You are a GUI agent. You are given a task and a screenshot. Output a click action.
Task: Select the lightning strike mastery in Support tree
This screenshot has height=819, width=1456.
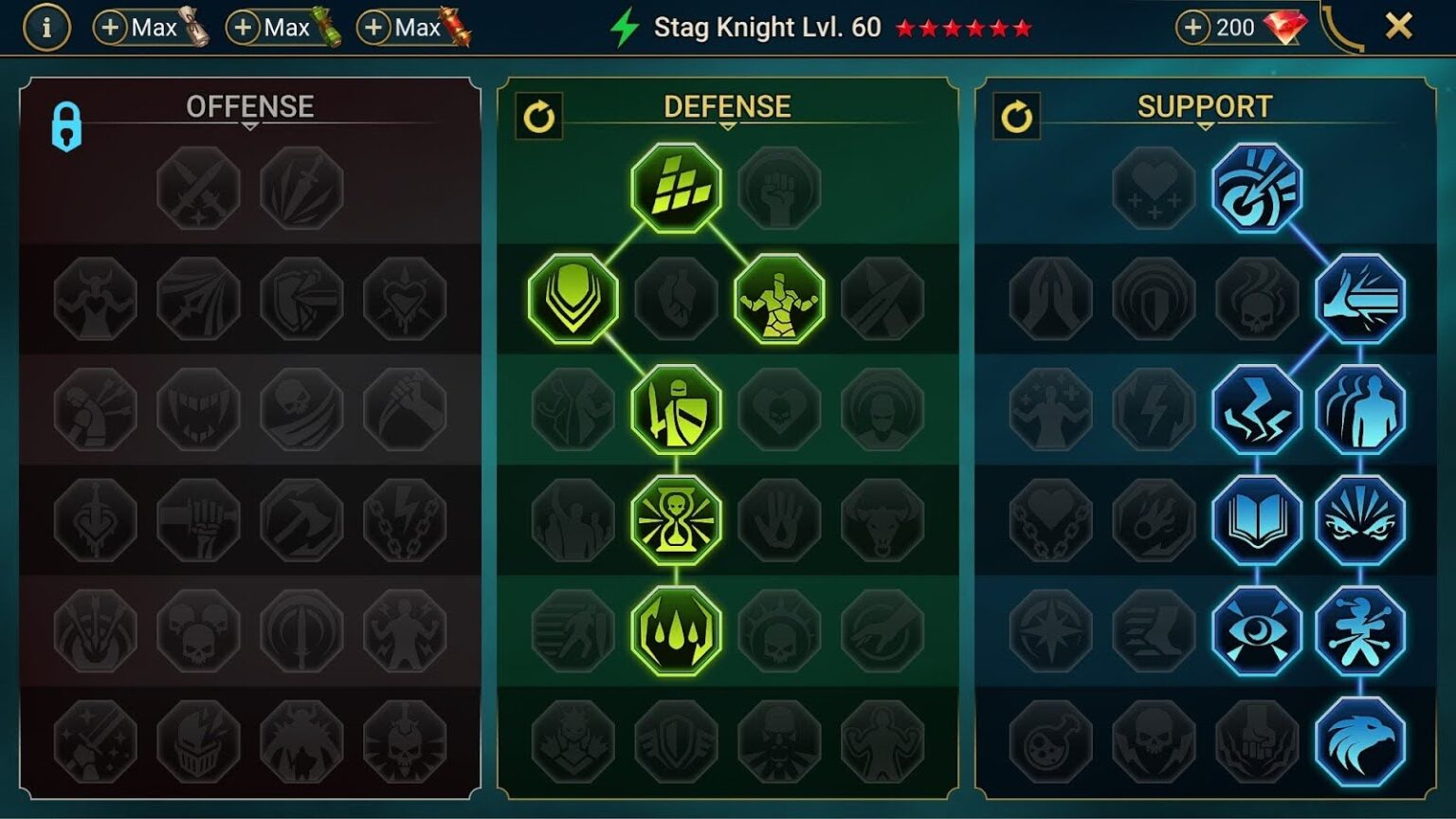tap(1256, 409)
